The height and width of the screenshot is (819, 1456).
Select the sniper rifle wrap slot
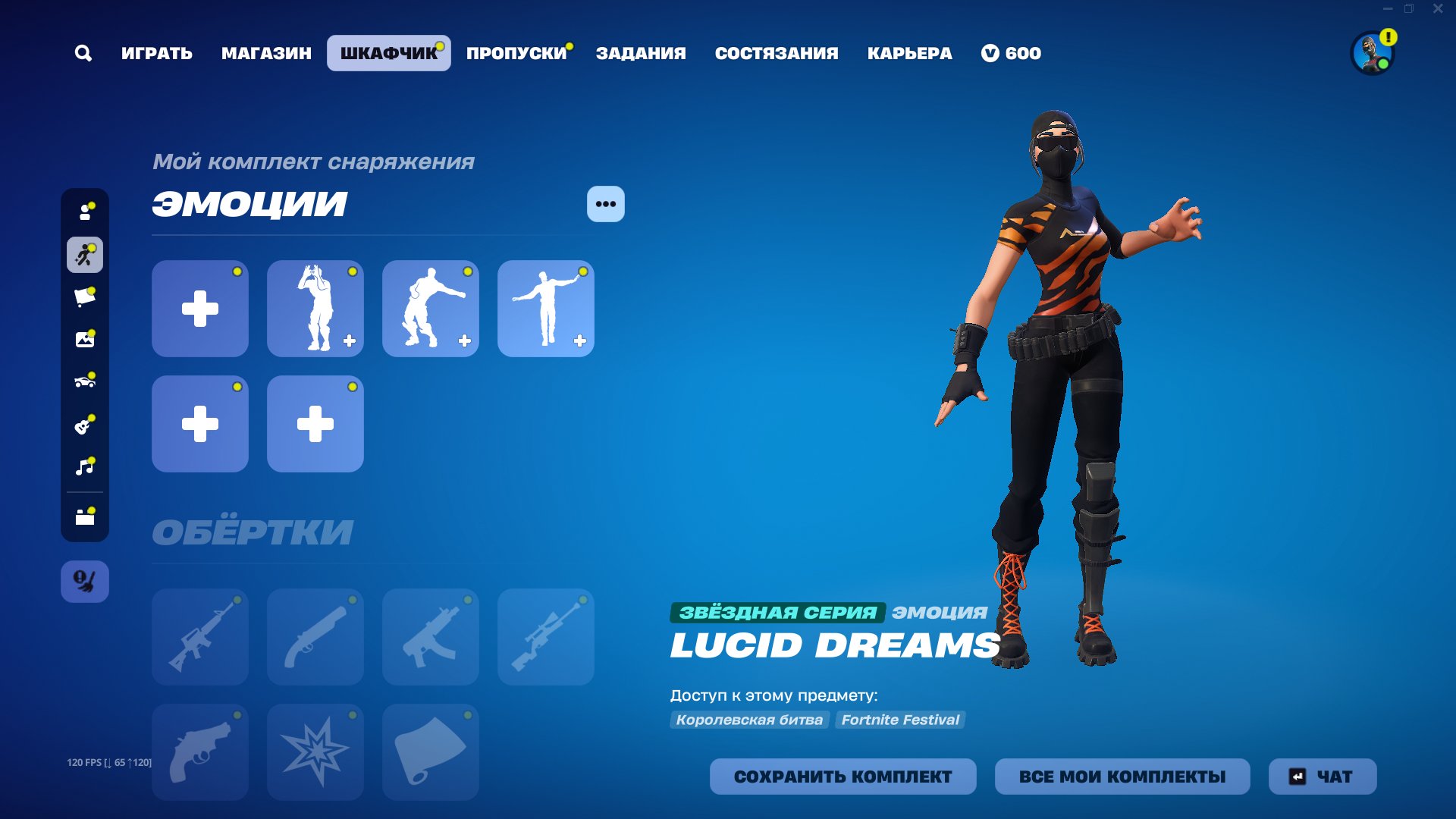tap(545, 637)
